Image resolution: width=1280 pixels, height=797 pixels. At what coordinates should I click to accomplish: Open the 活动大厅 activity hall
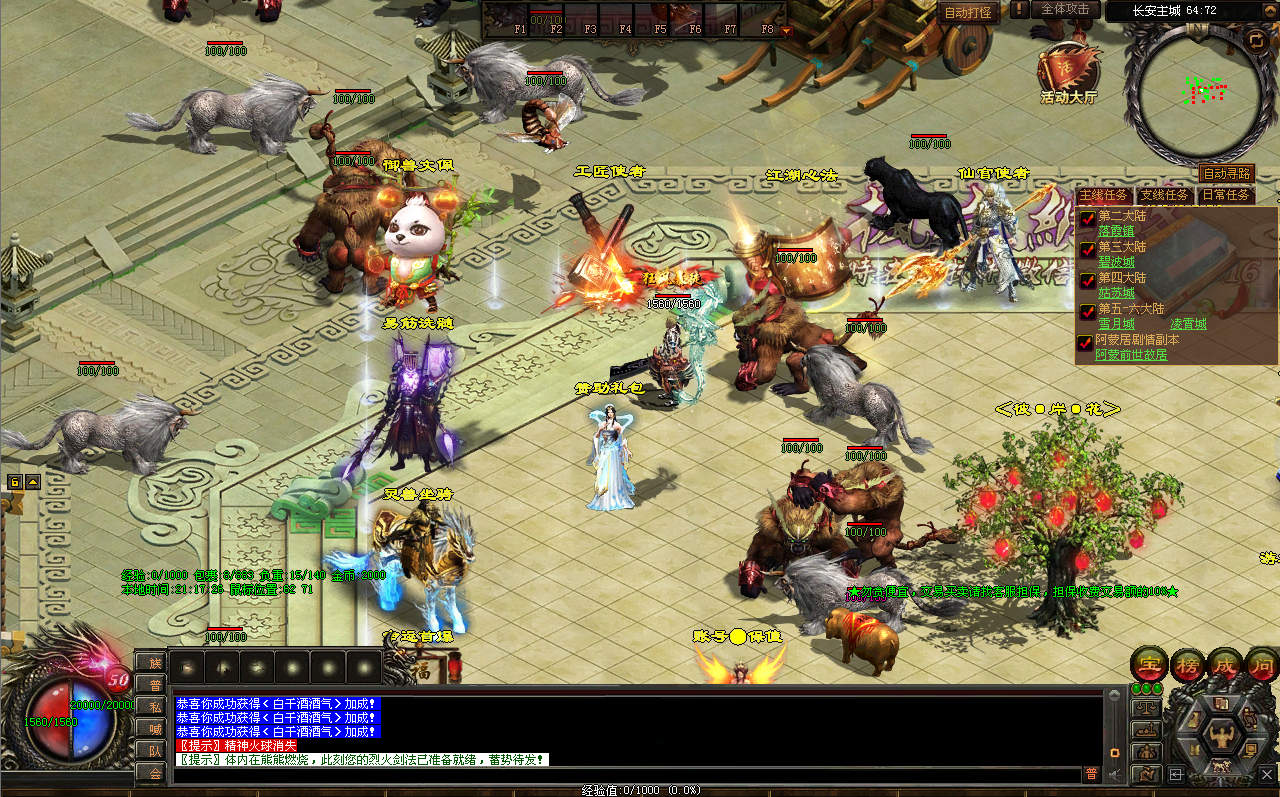tap(1068, 72)
